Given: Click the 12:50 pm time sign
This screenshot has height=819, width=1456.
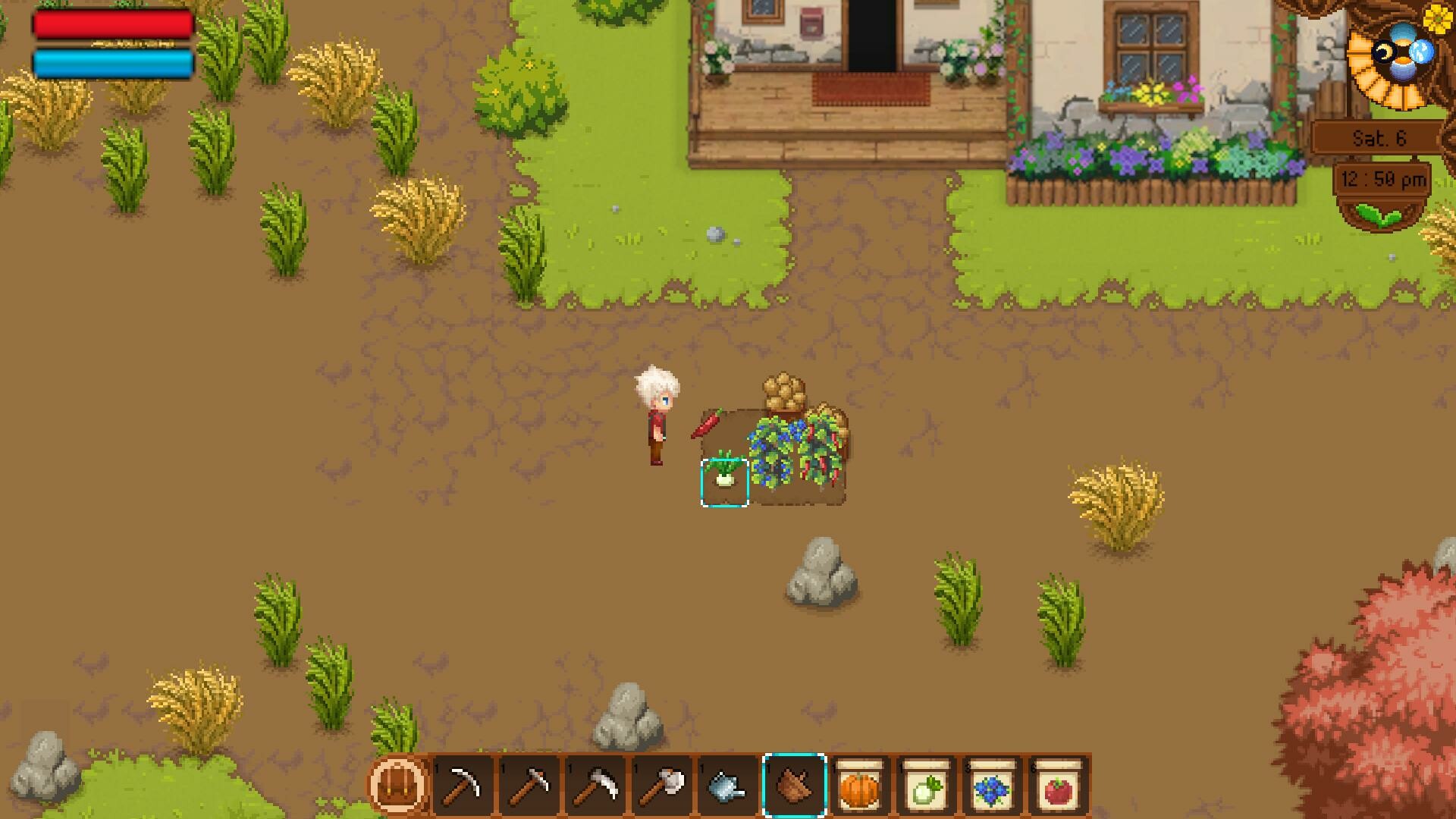Looking at the screenshot, I should tap(1382, 180).
